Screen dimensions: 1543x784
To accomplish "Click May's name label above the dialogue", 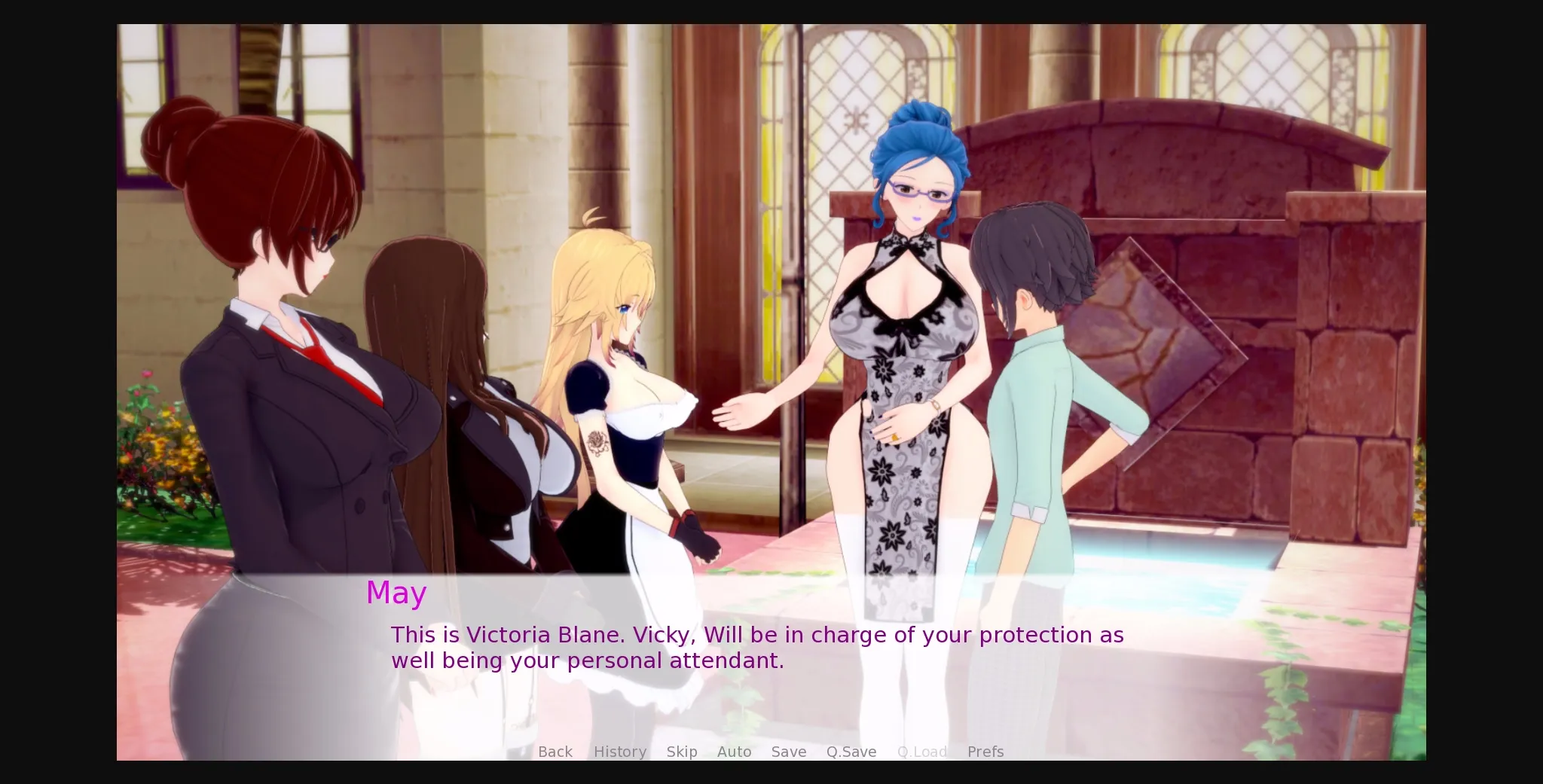I will 396,593.
